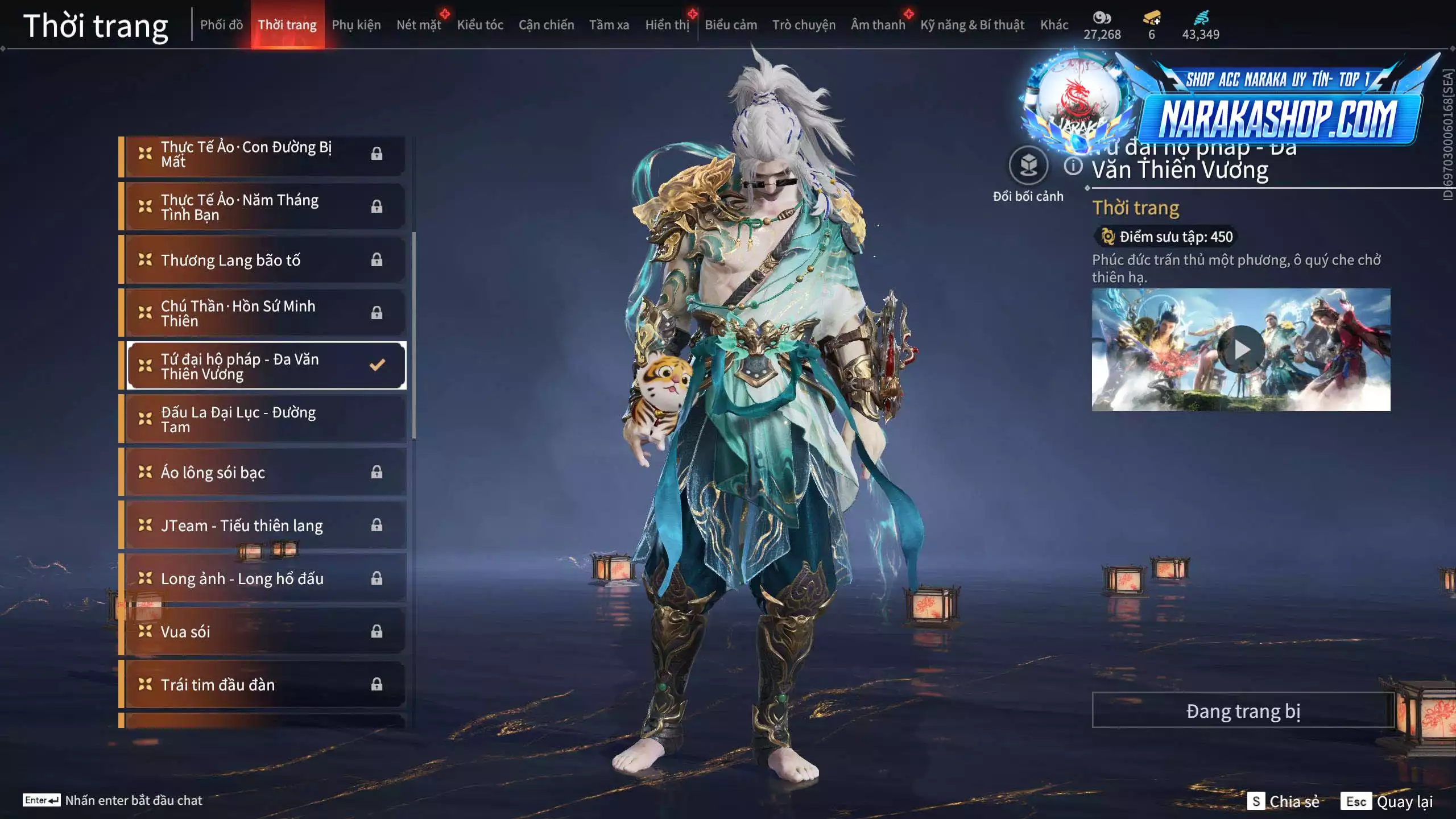Click the Đang trang bị button
The image size is (1456, 819).
1243,710
